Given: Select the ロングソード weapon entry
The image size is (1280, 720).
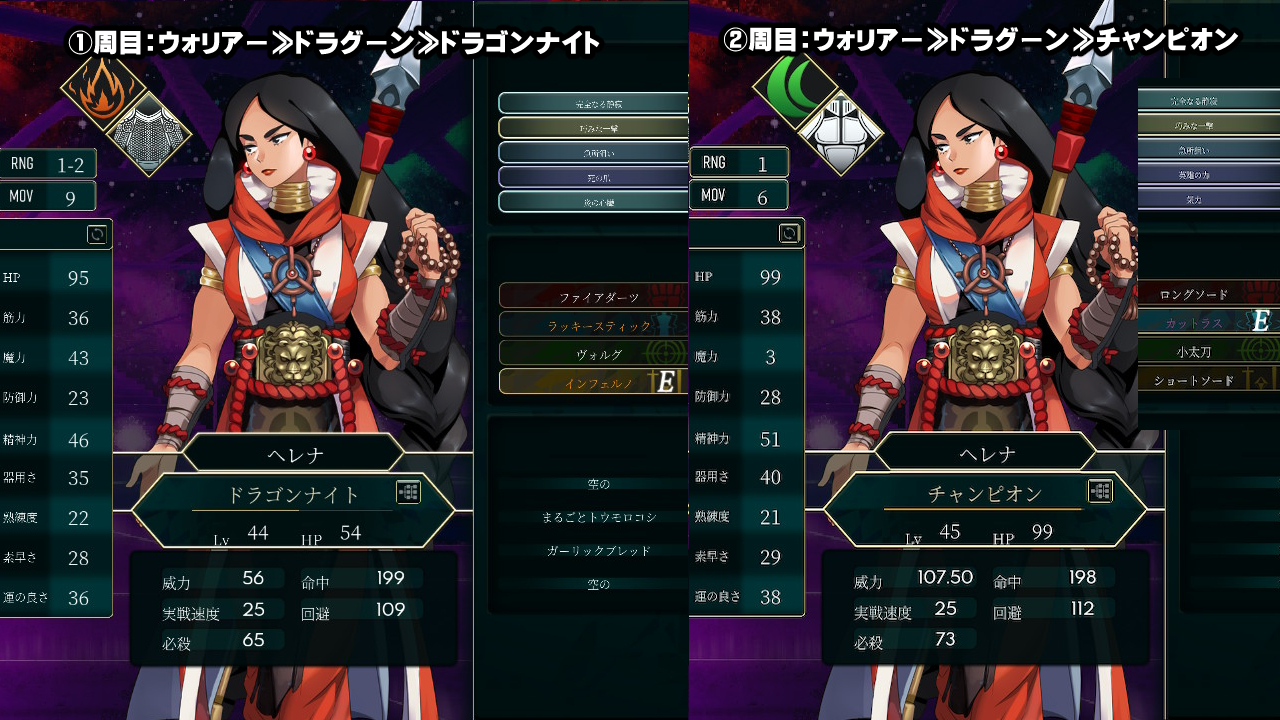Looking at the screenshot, I should [1193, 295].
